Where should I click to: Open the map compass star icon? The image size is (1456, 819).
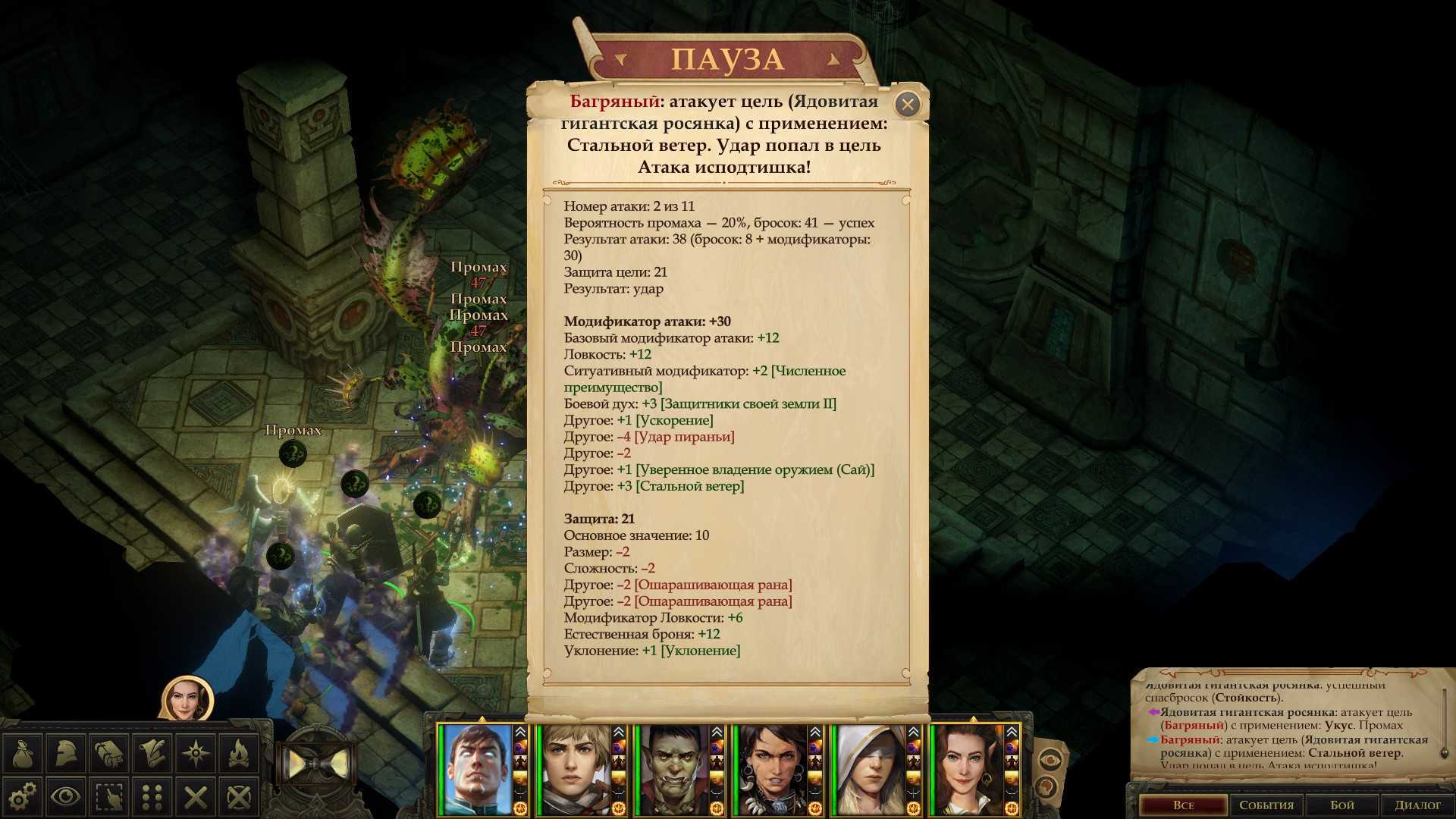coord(196,753)
